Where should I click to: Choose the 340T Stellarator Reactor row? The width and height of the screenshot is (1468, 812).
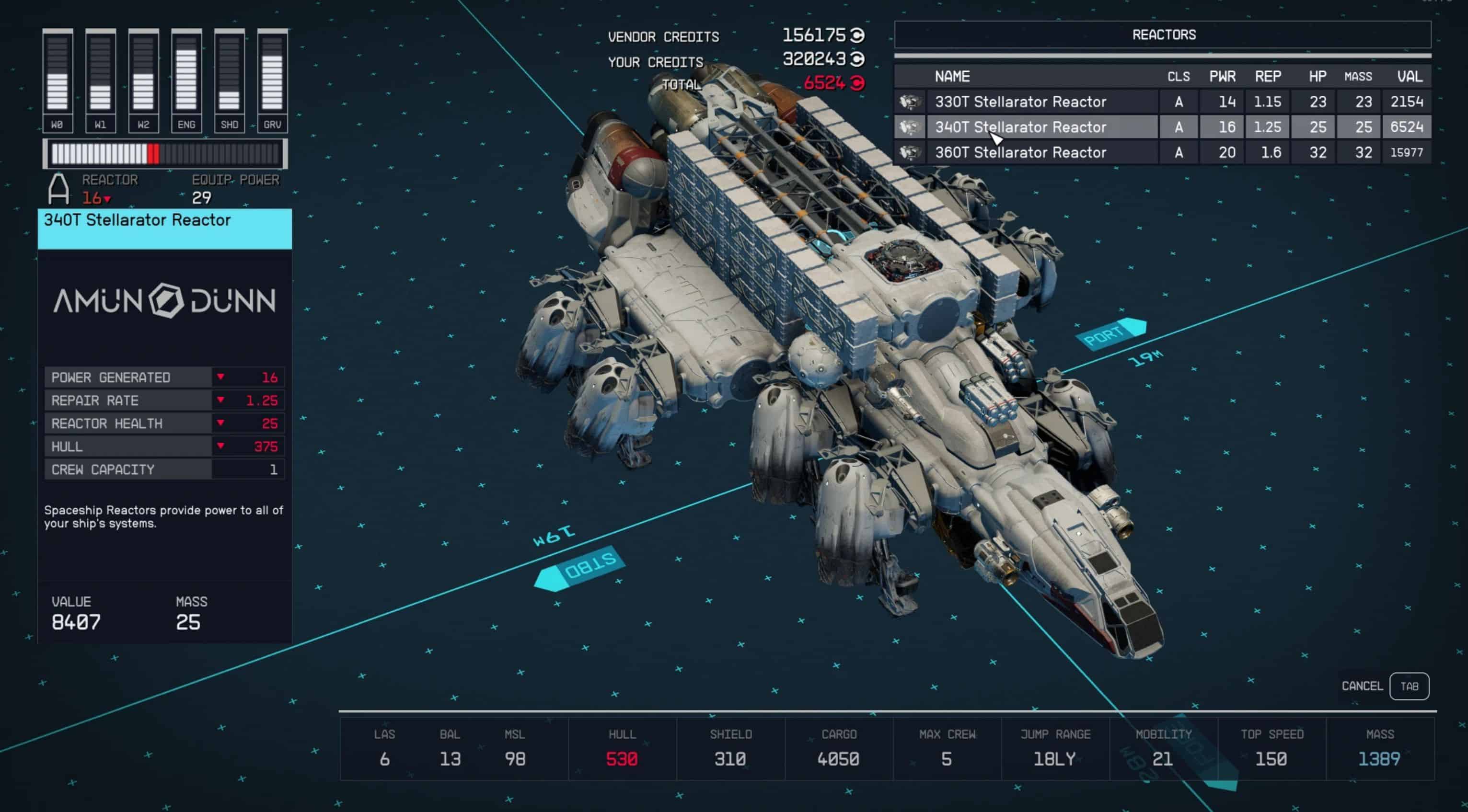(x=1020, y=127)
